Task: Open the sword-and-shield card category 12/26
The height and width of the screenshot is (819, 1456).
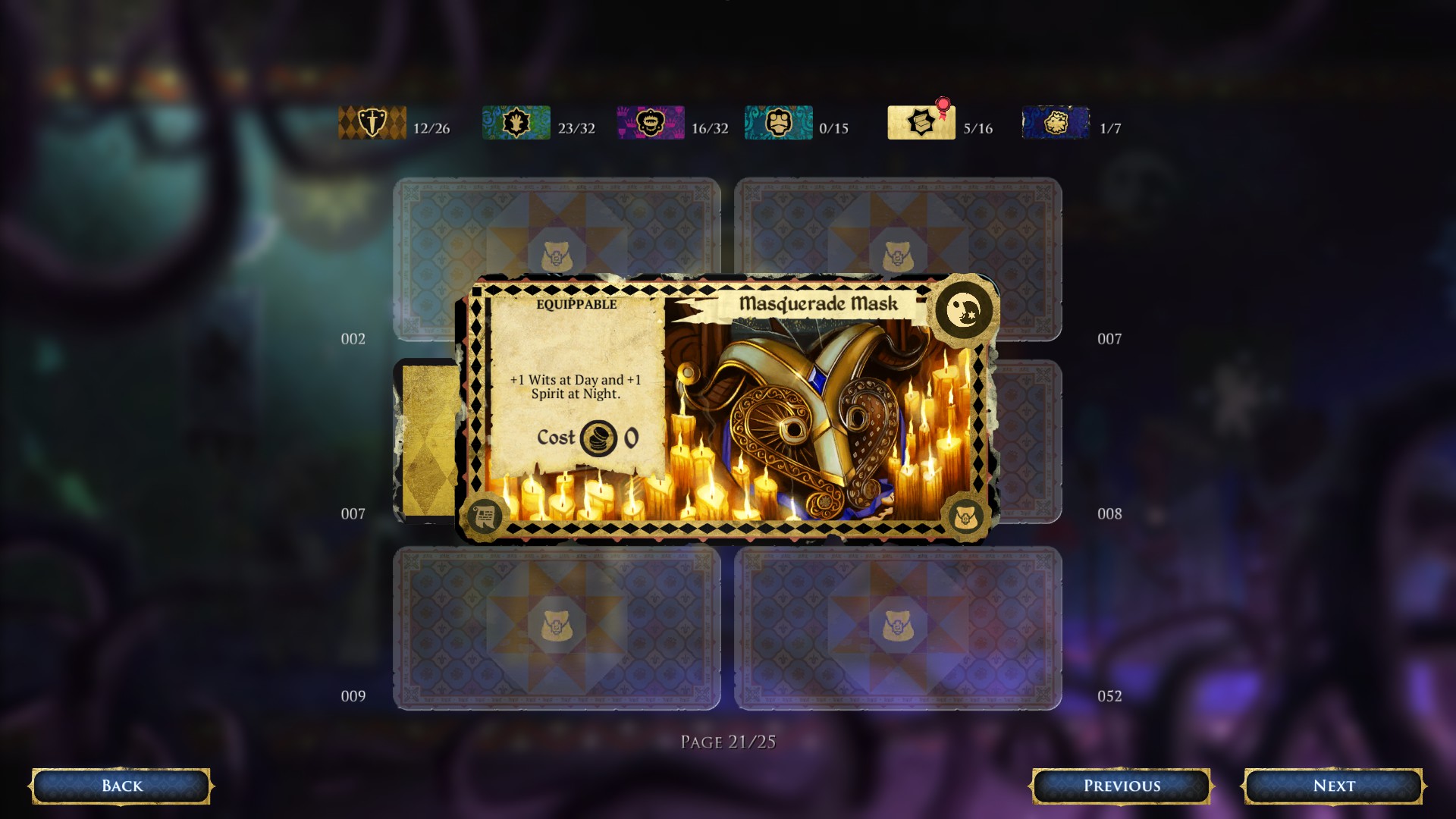Action: point(372,123)
